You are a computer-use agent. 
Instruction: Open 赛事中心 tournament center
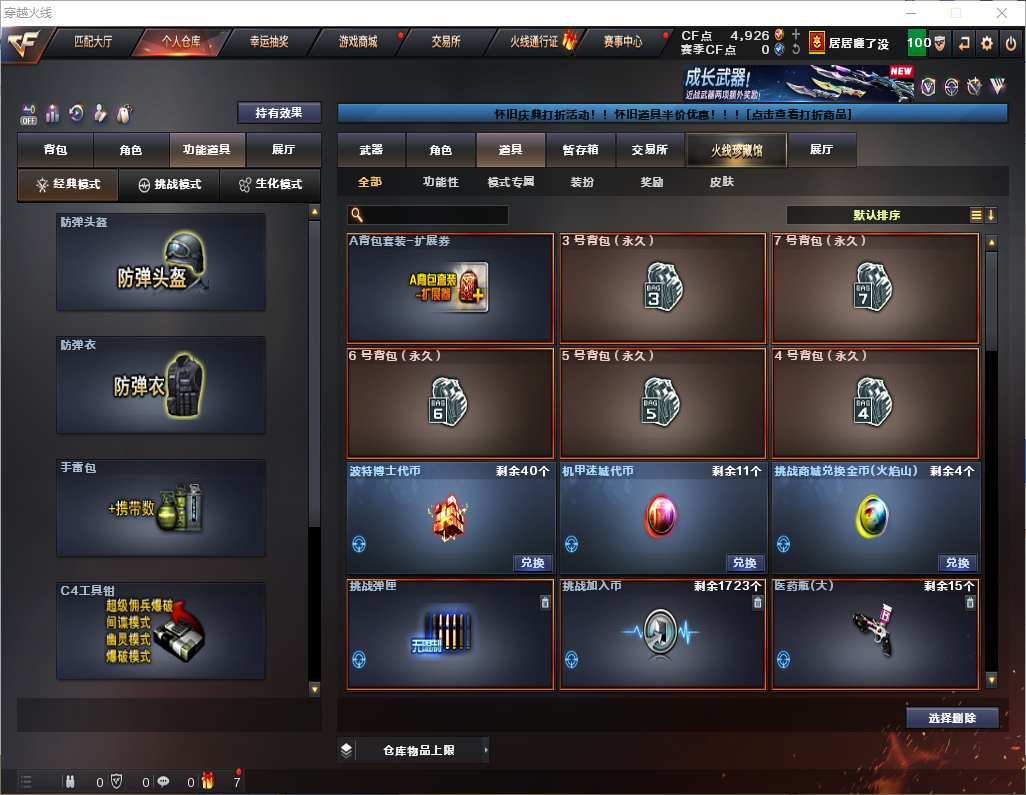tap(623, 42)
